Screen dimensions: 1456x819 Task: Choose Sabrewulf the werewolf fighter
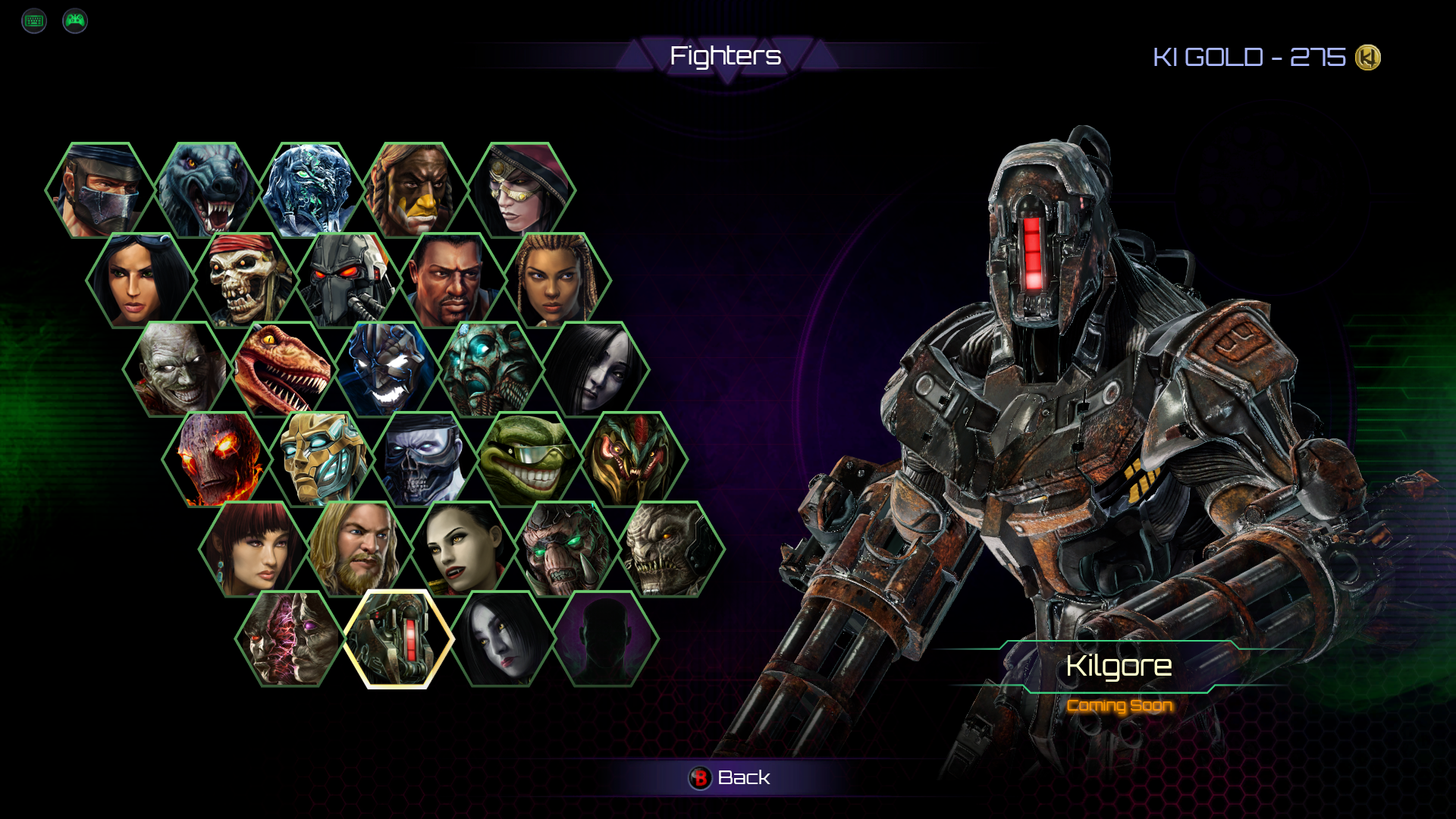206,190
